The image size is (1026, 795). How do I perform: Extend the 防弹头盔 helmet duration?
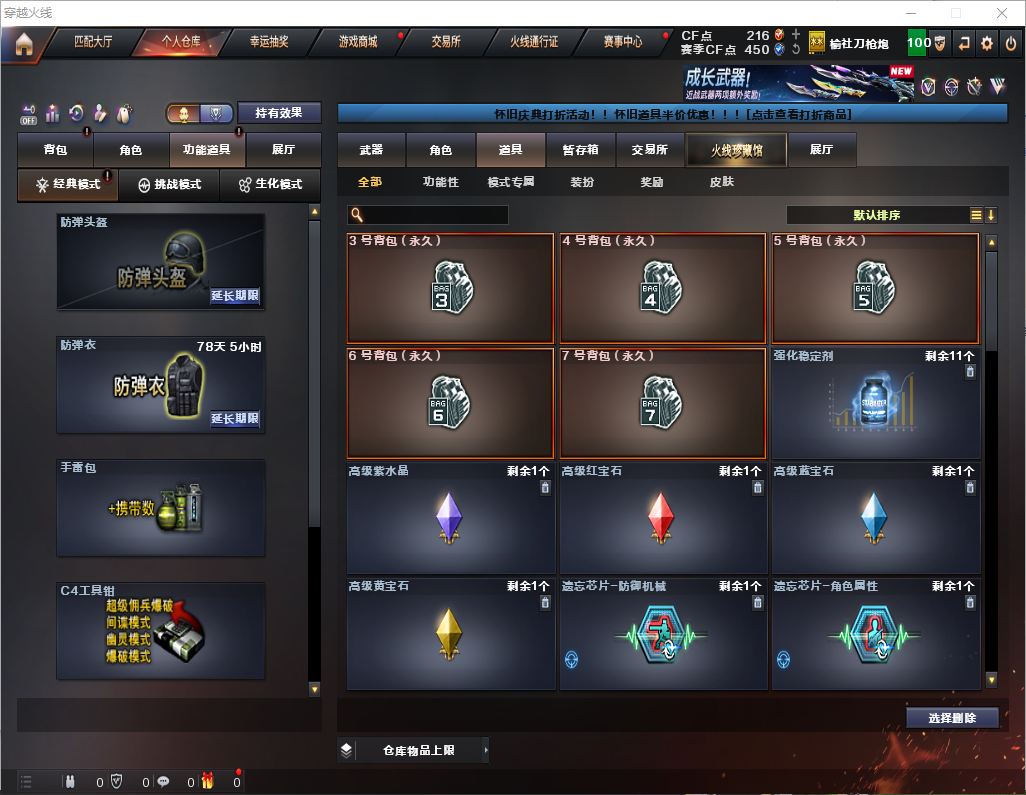(x=235, y=296)
